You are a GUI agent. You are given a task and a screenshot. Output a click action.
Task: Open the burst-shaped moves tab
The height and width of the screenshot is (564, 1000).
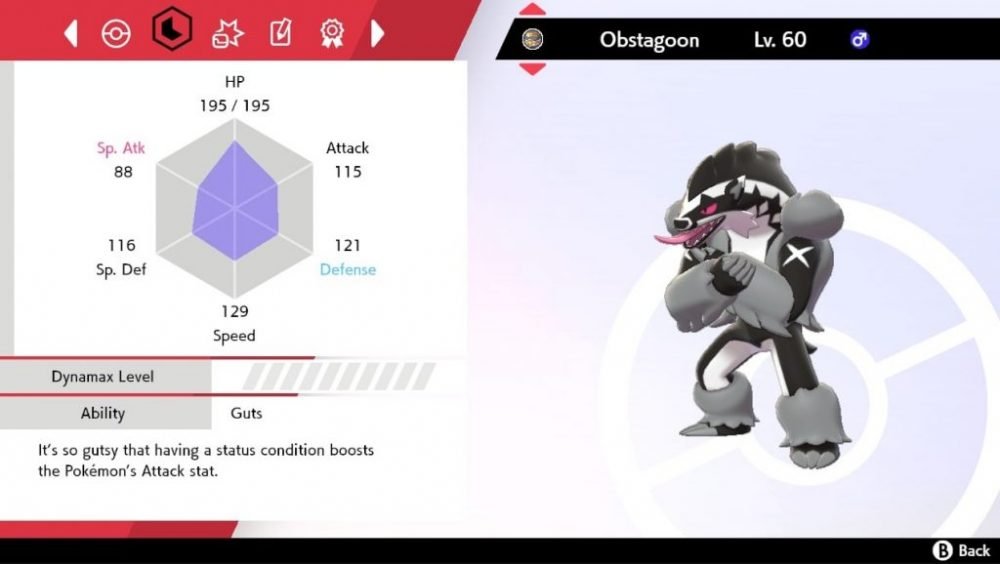[x=227, y=34]
